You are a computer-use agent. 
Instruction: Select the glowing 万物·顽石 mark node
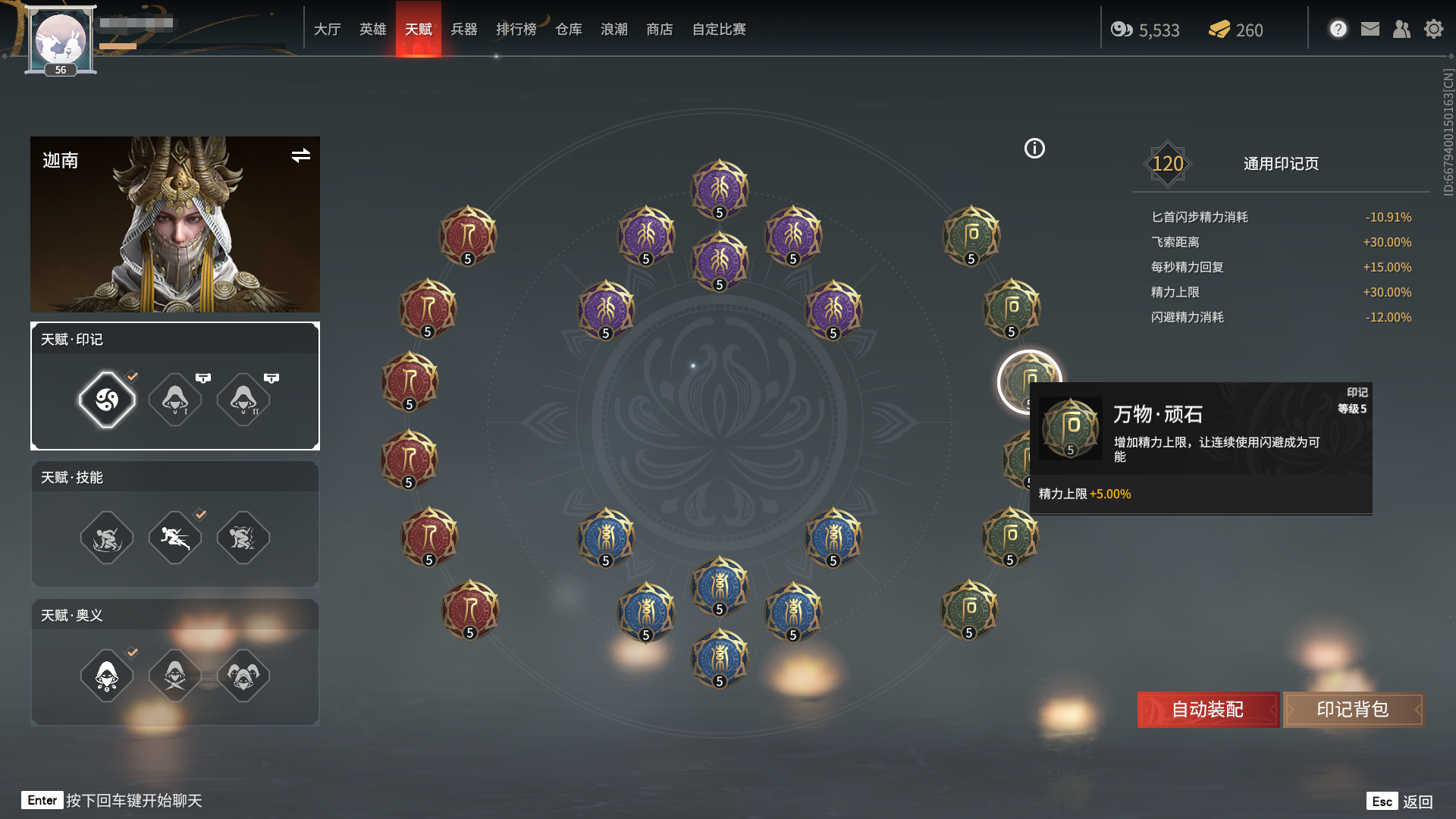coord(1030,381)
